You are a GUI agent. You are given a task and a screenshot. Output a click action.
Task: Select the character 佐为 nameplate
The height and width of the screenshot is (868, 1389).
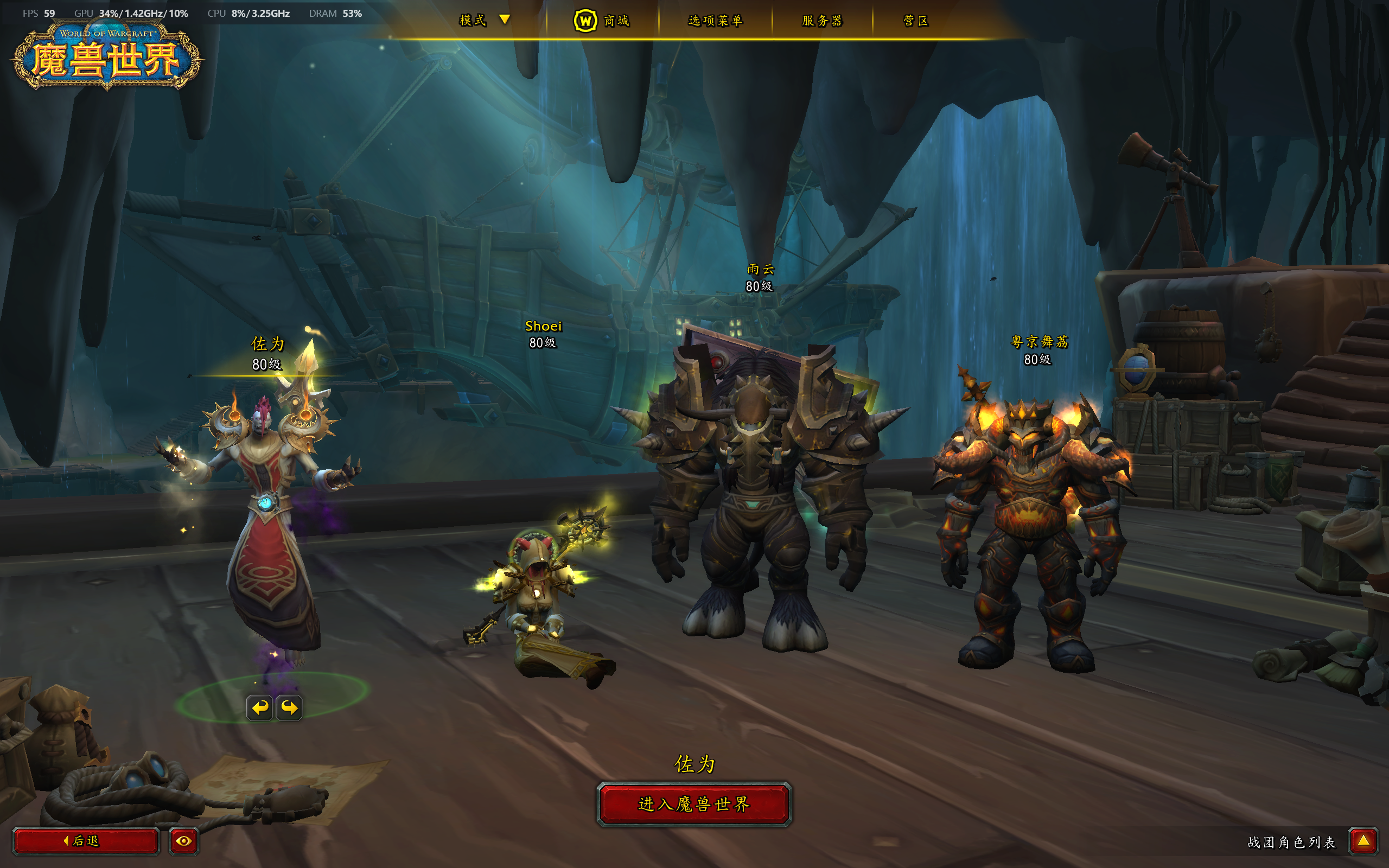(267, 353)
